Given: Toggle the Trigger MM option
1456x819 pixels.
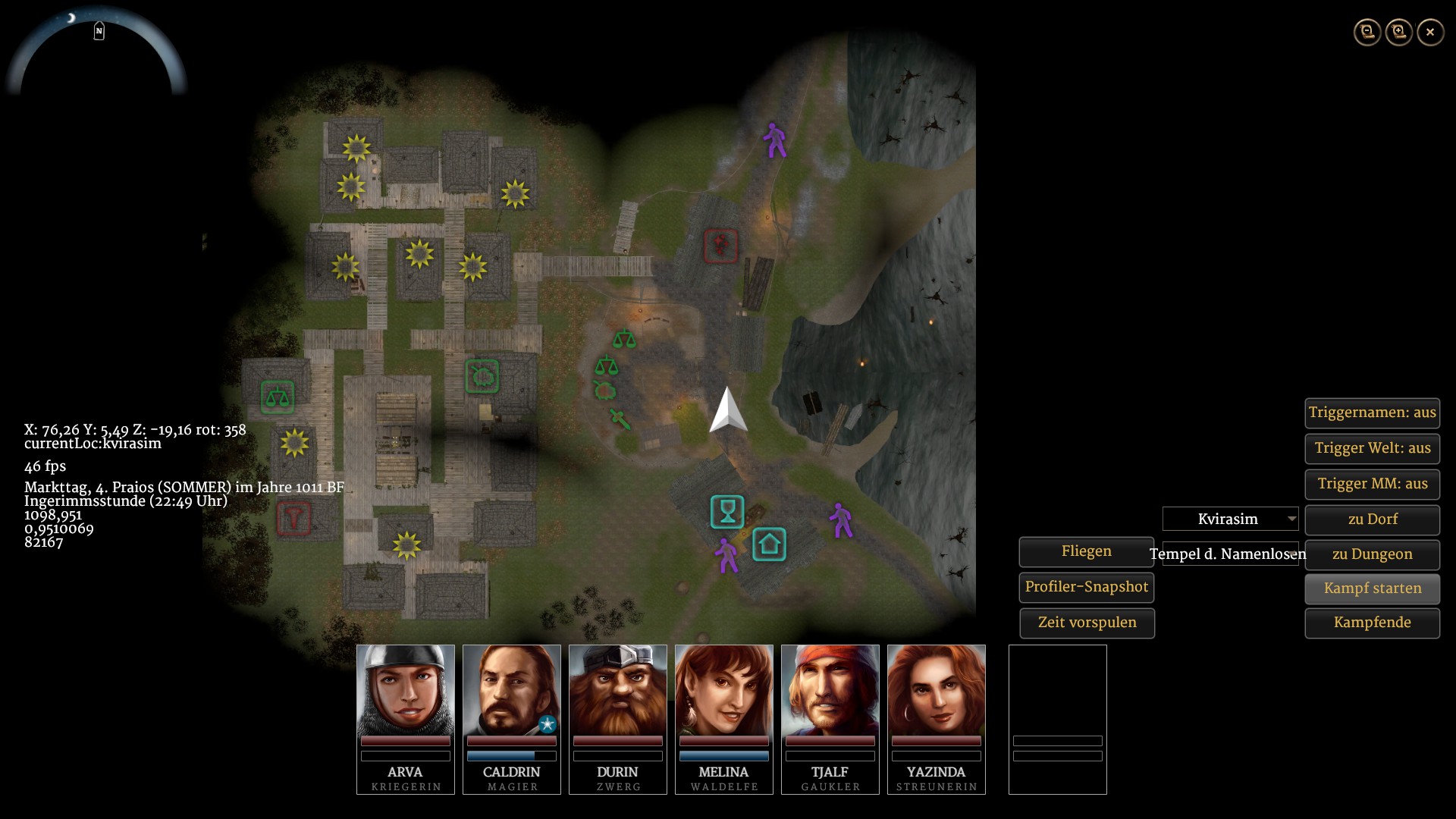Looking at the screenshot, I should (x=1372, y=484).
